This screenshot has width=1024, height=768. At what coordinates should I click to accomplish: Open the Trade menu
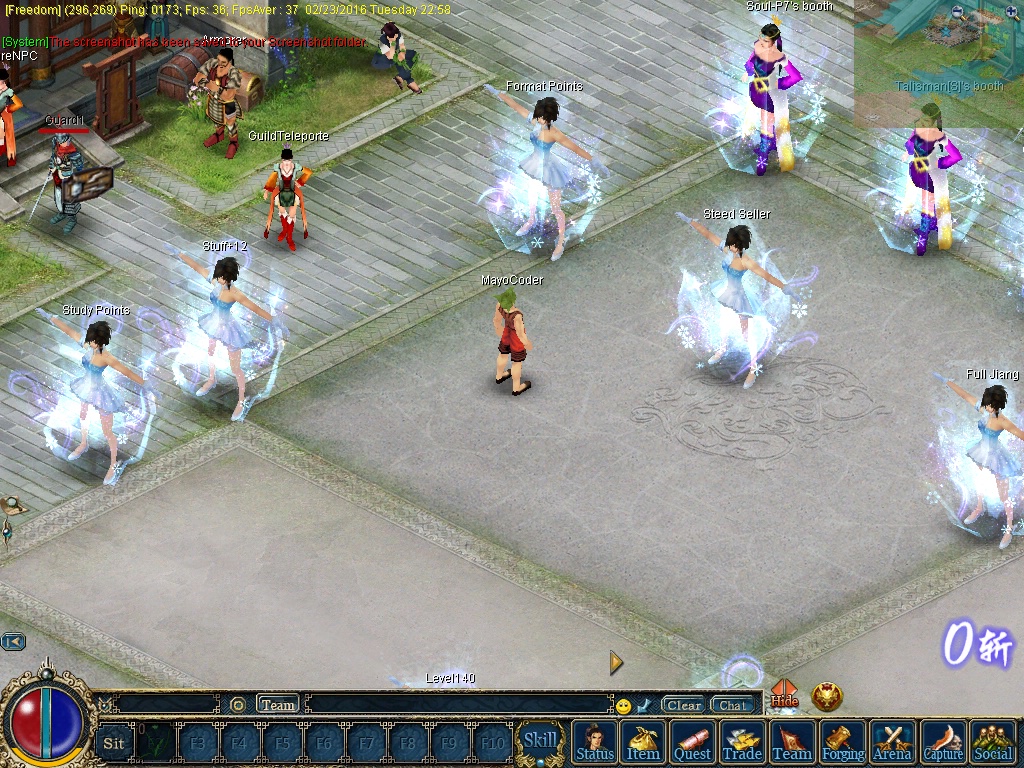(742, 742)
